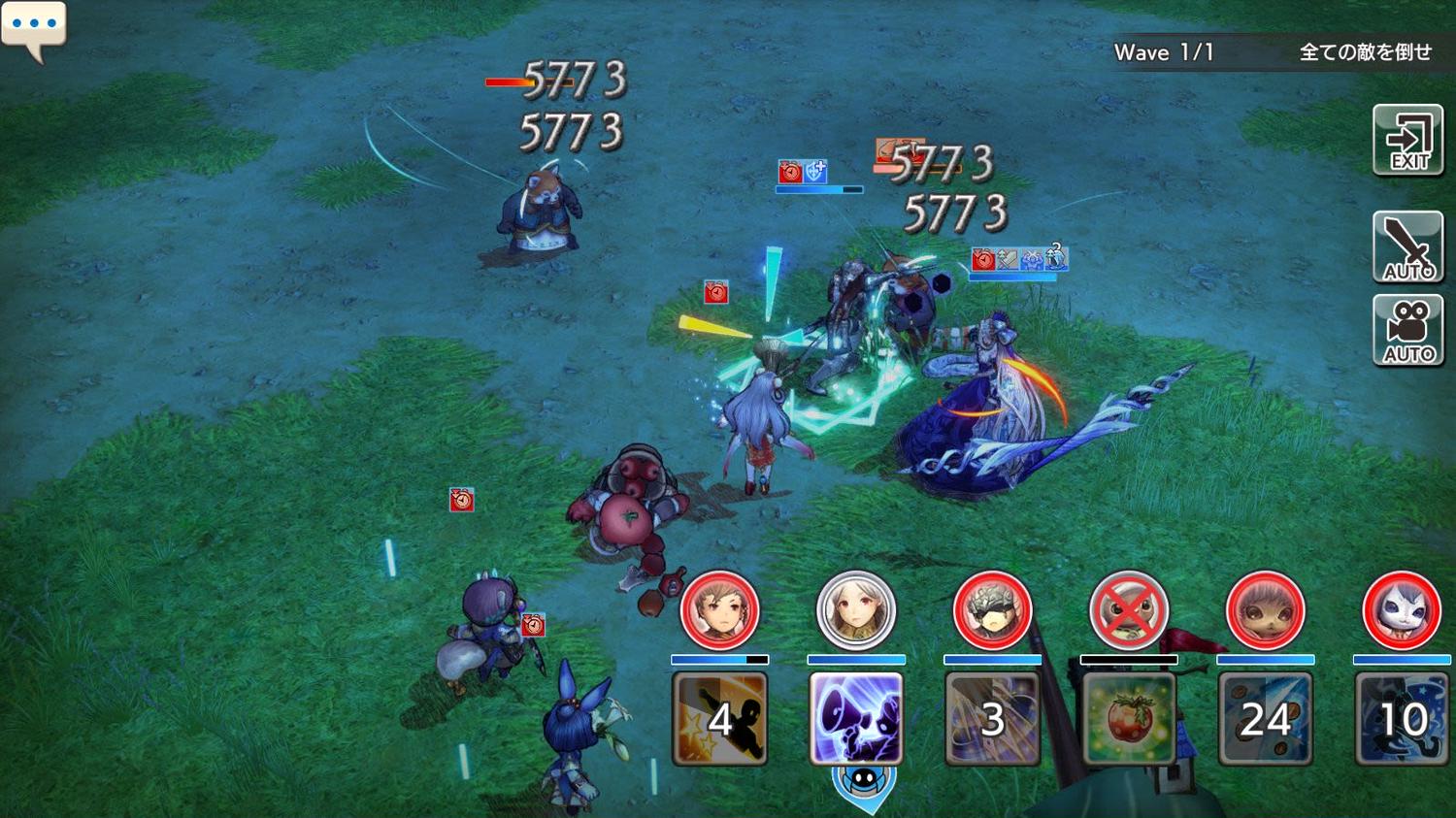The height and width of the screenshot is (818, 1456).
Task: Tap the silhouette skill with cooldown 4
Action: (x=719, y=719)
